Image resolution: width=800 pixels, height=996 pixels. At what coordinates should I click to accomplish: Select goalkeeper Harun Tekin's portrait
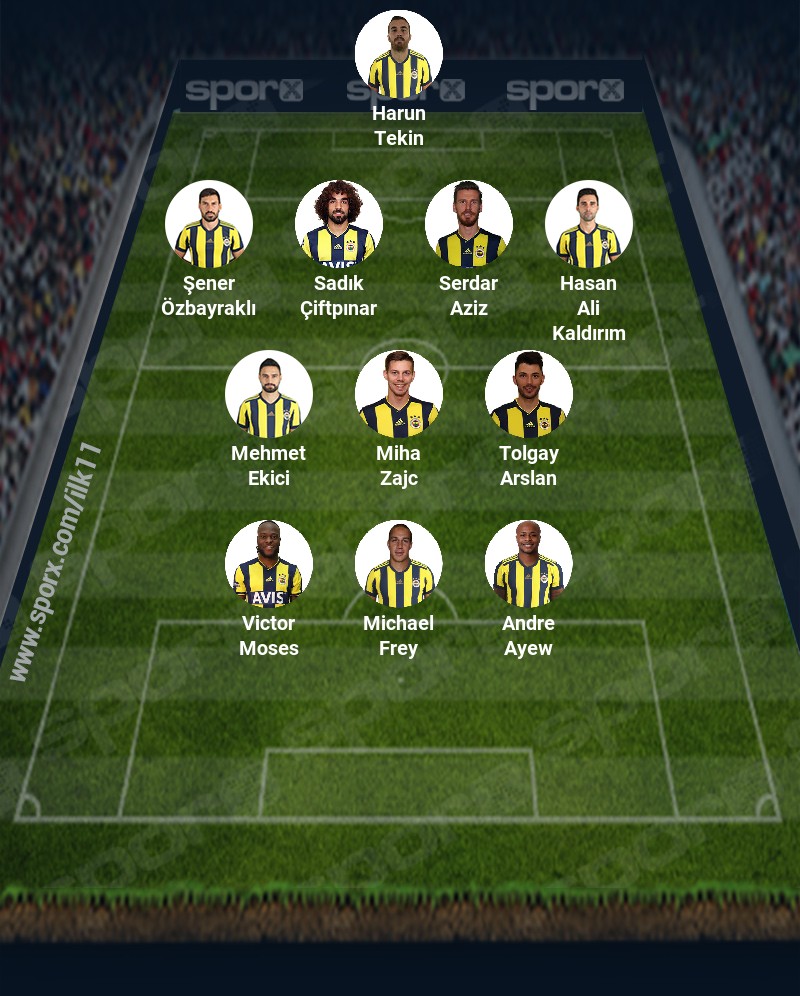pyautogui.click(x=399, y=54)
